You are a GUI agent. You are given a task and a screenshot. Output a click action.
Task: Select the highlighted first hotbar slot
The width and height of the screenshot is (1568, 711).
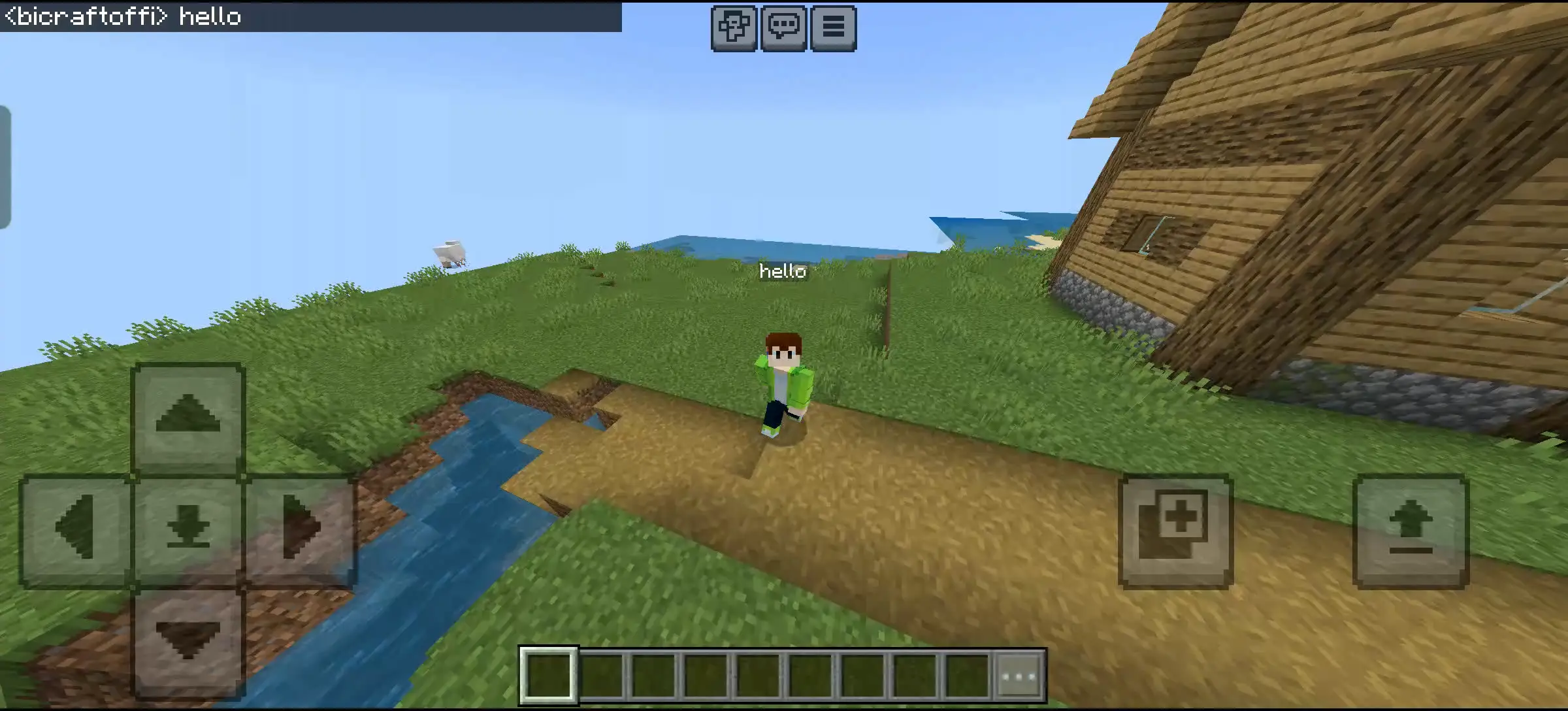click(x=549, y=676)
